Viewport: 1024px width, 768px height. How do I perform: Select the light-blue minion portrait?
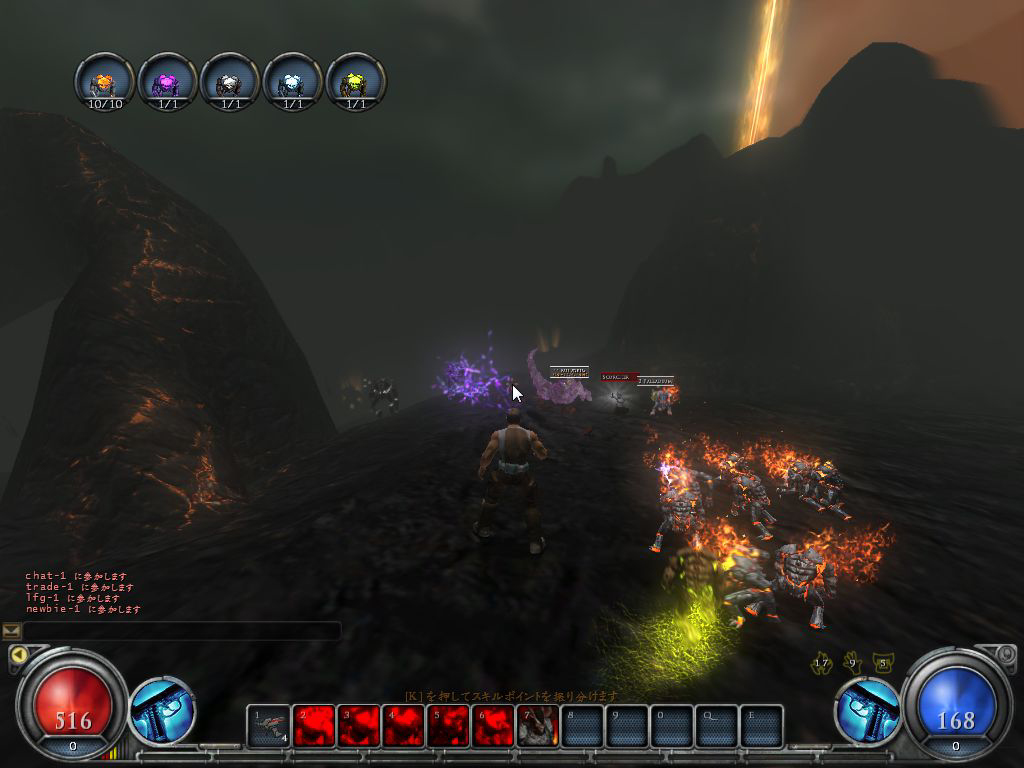coord(293,82)
